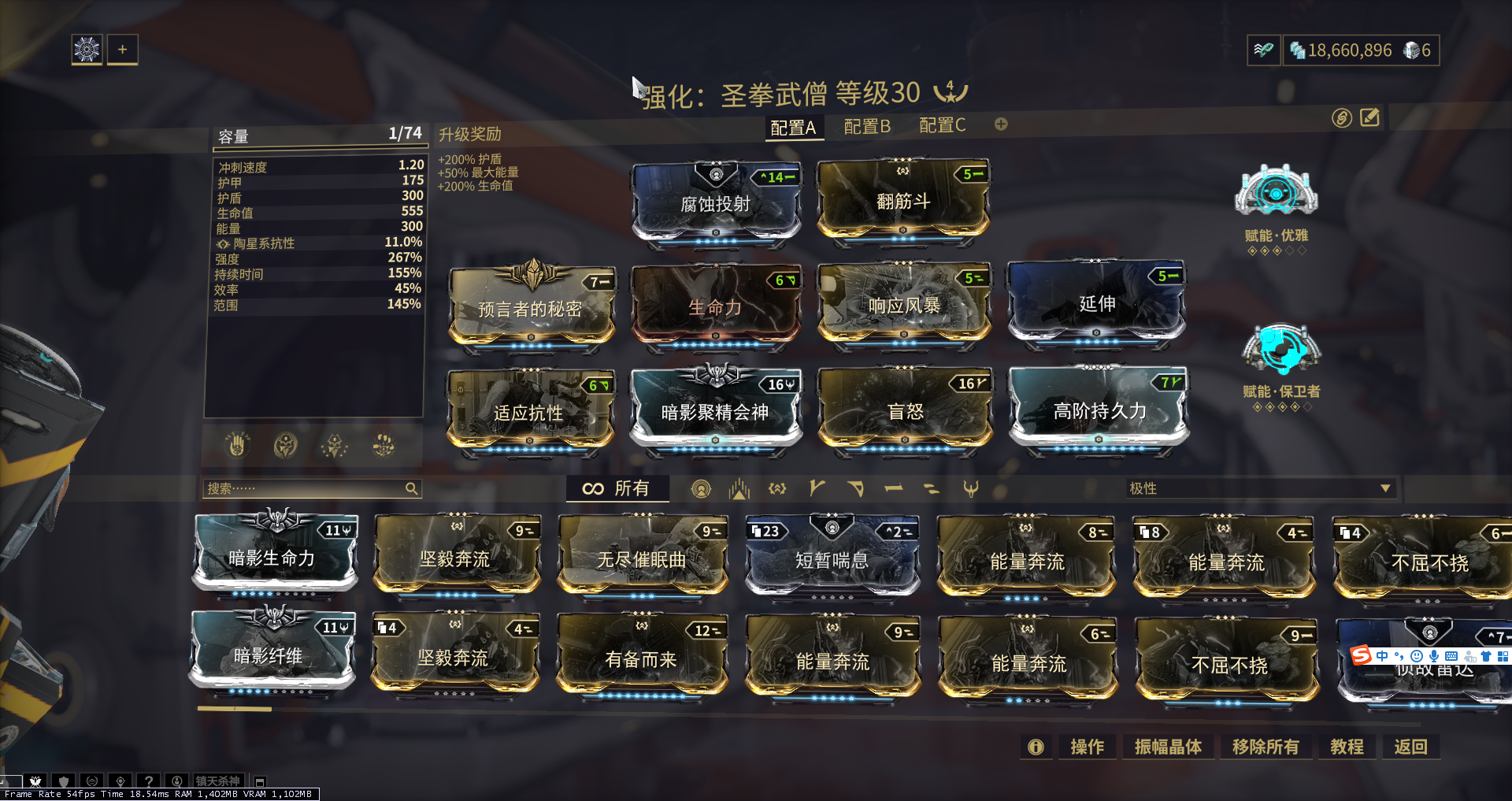The width and height of the screenshot is (1512, 801).
Task: Select 暗影生命力 from the mod collection
Action: (x=273, y=557)
